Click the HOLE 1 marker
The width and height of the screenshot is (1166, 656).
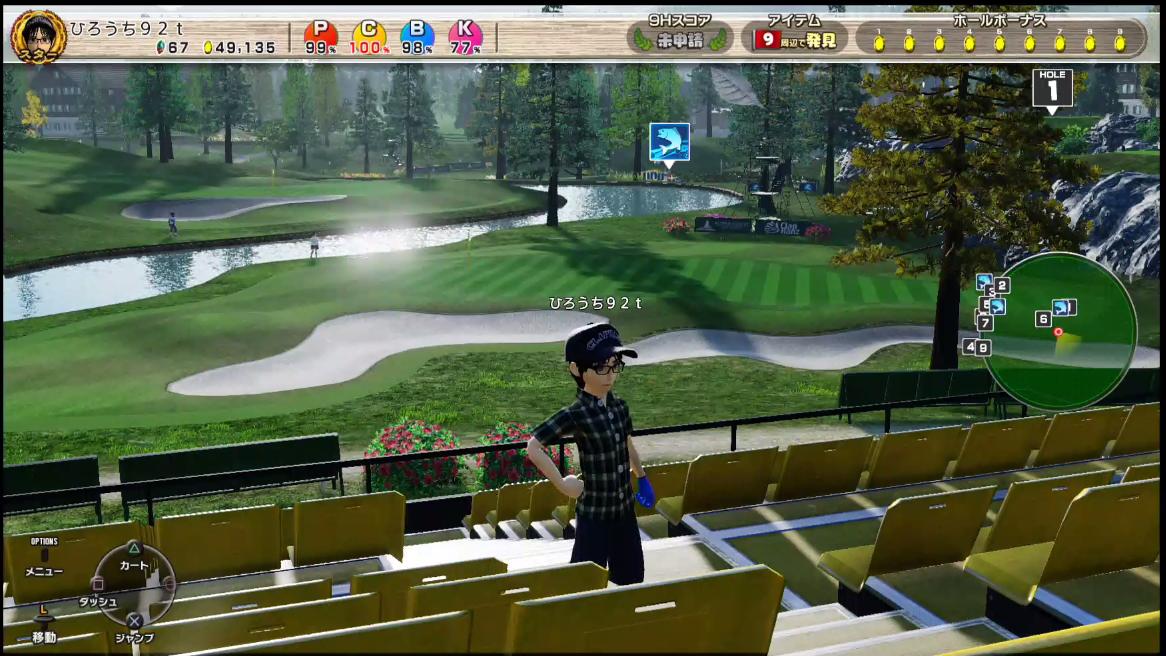[1052, 88]
